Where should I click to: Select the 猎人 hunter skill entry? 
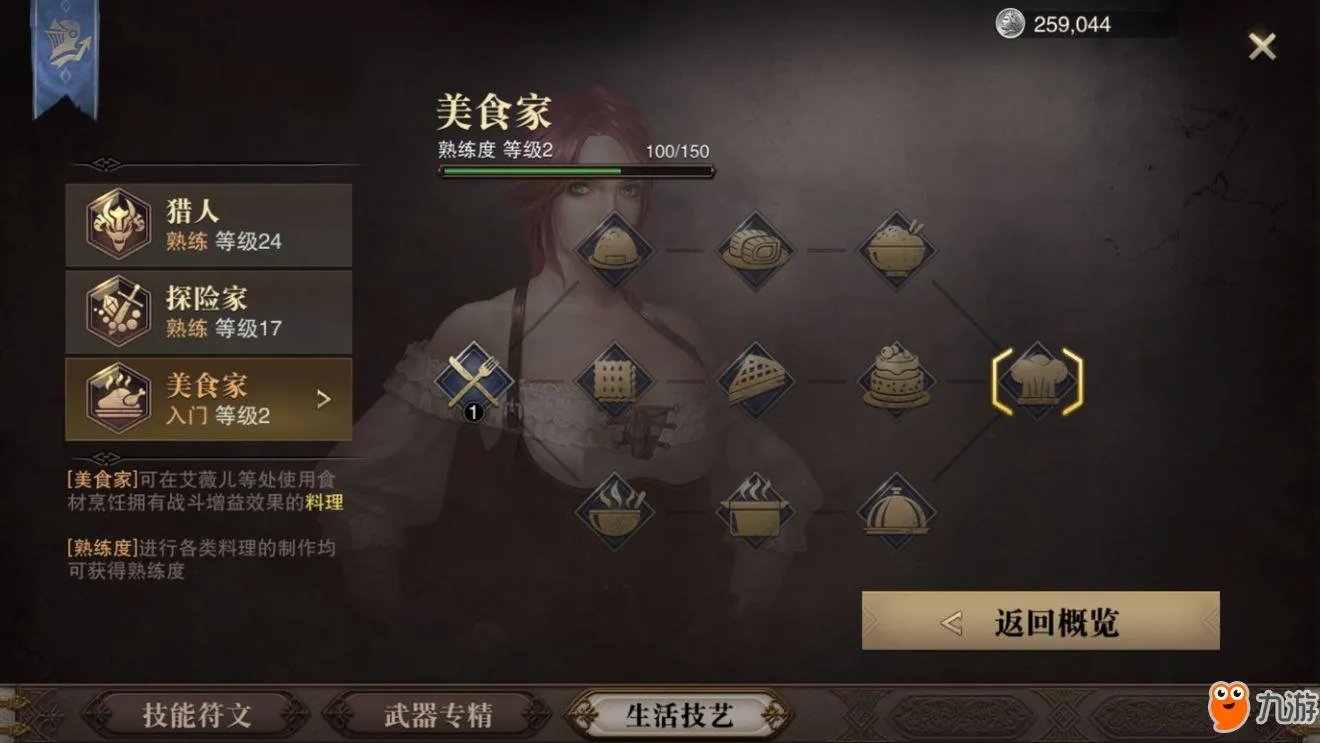click(x=207, y=224)
